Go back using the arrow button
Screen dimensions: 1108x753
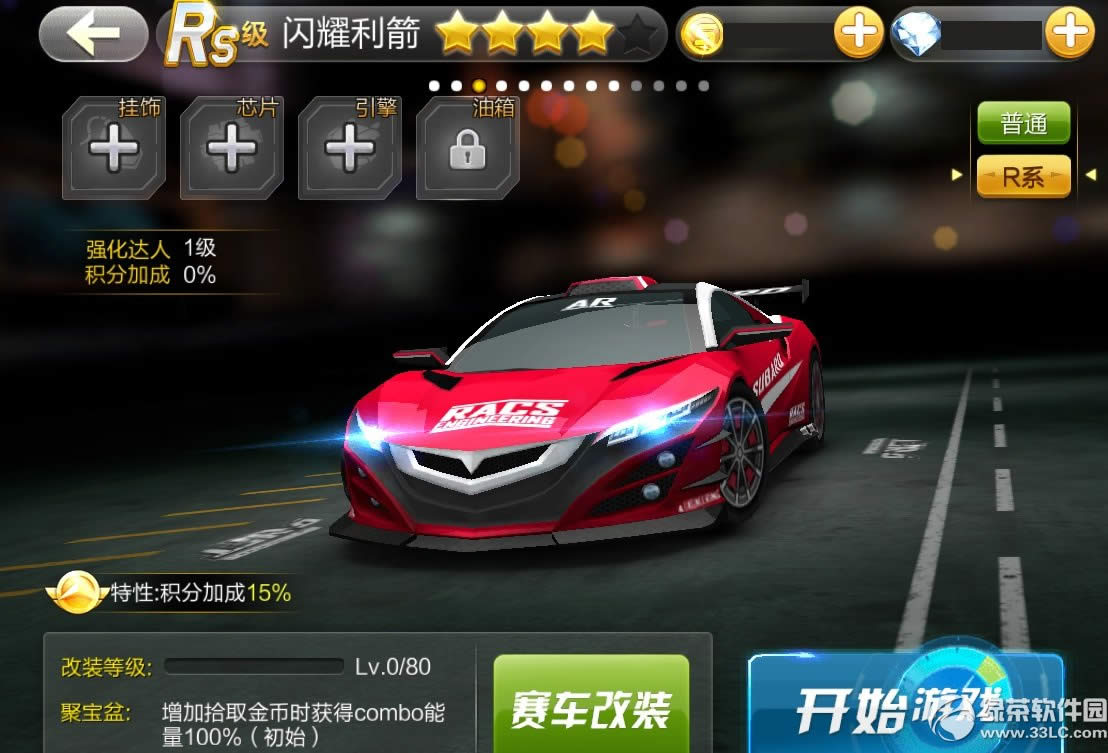pos(93,33)
